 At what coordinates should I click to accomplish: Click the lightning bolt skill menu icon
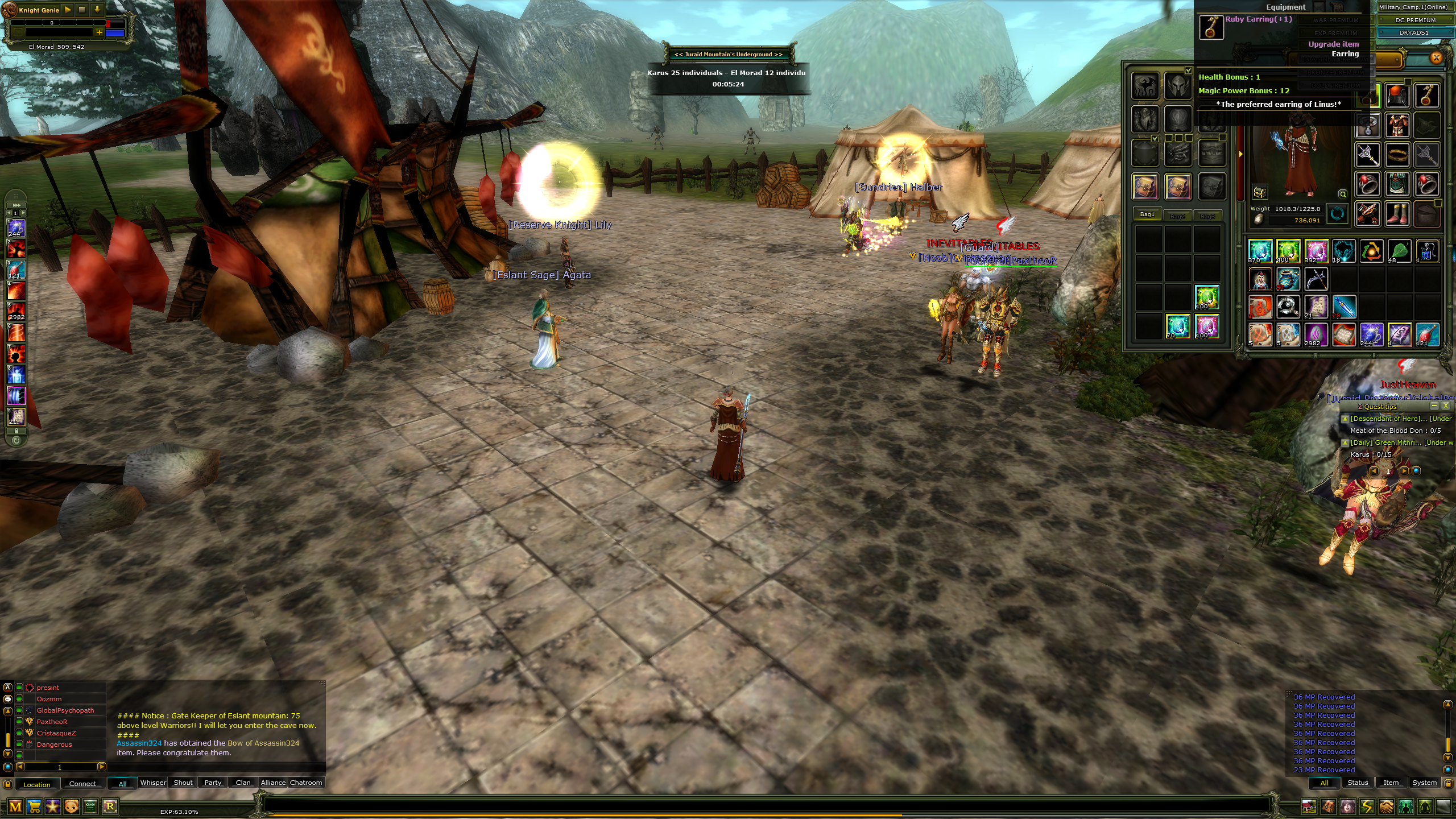coord(1367,806)
